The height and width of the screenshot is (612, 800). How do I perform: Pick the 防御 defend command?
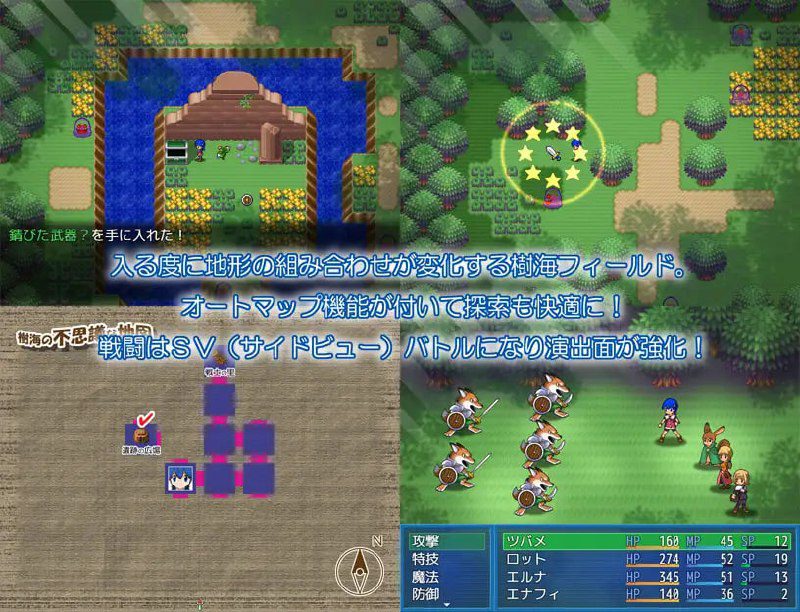tap(426, 595)
